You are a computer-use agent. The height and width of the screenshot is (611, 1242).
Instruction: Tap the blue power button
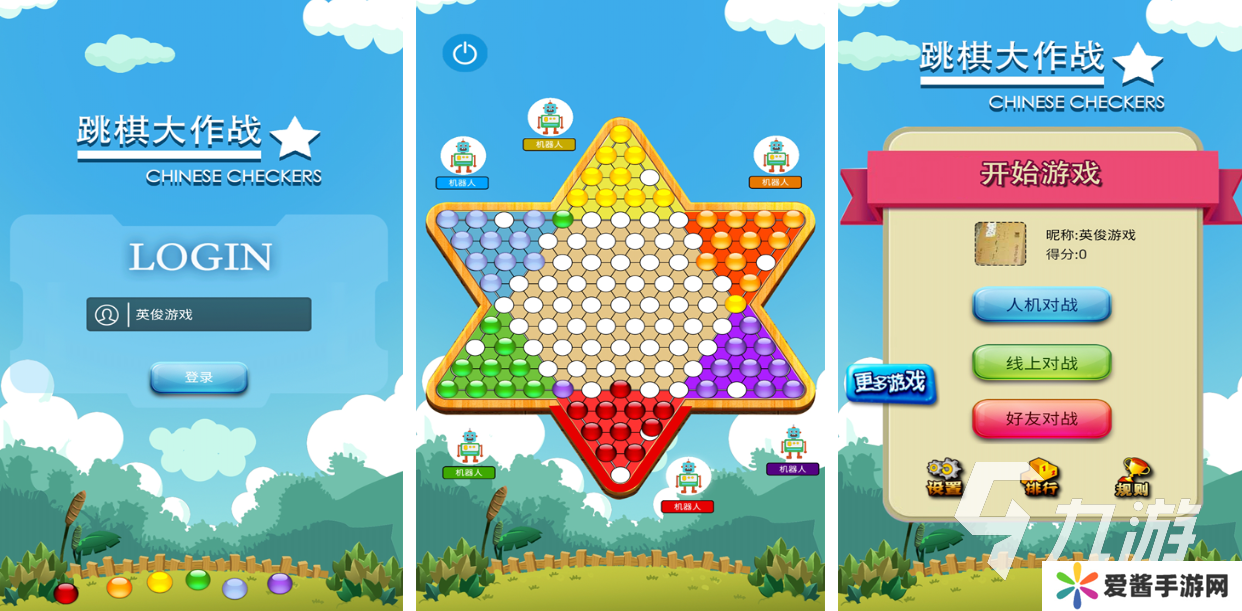pyautogui.click(x=465, y=54)
